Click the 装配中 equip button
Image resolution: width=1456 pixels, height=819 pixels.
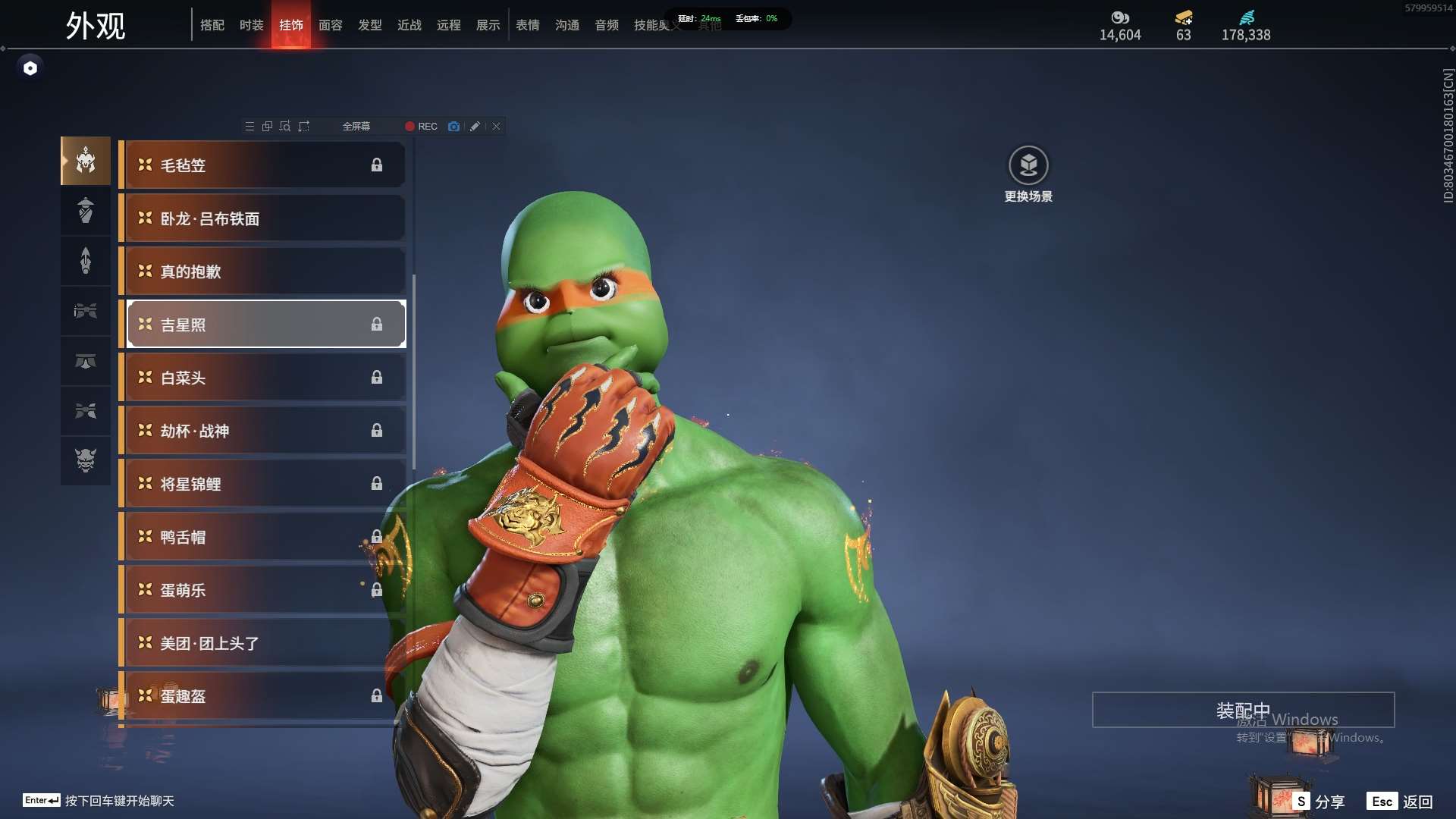pyautogui.click(x=1243, y=710)
